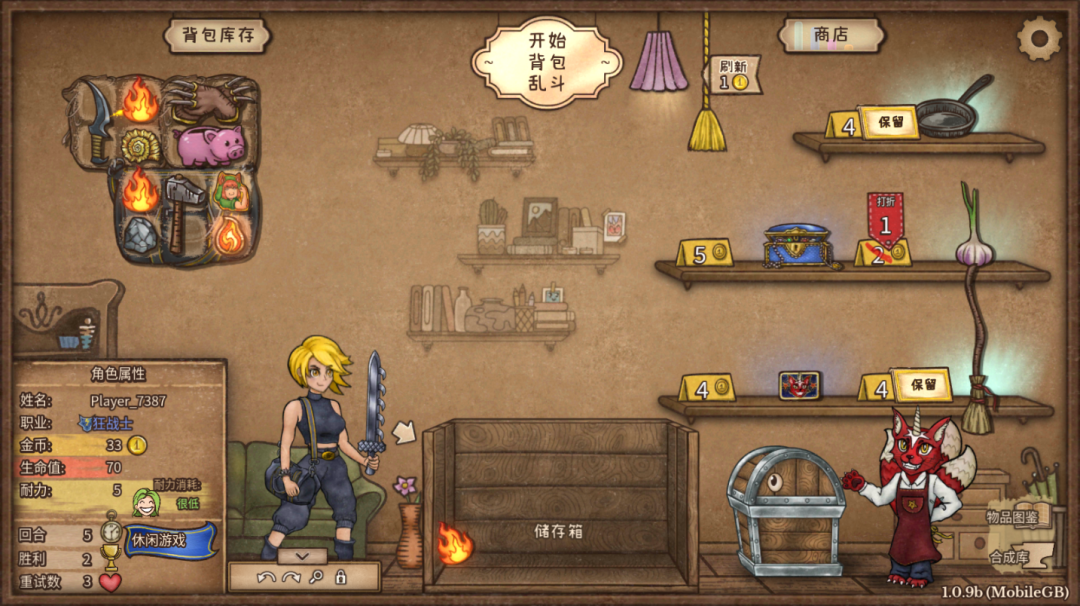Collapse the toolbar with the down-arrow tab
Image resolution: width=1080 pixels, height=606 pixels.
(x=303, y=555)
